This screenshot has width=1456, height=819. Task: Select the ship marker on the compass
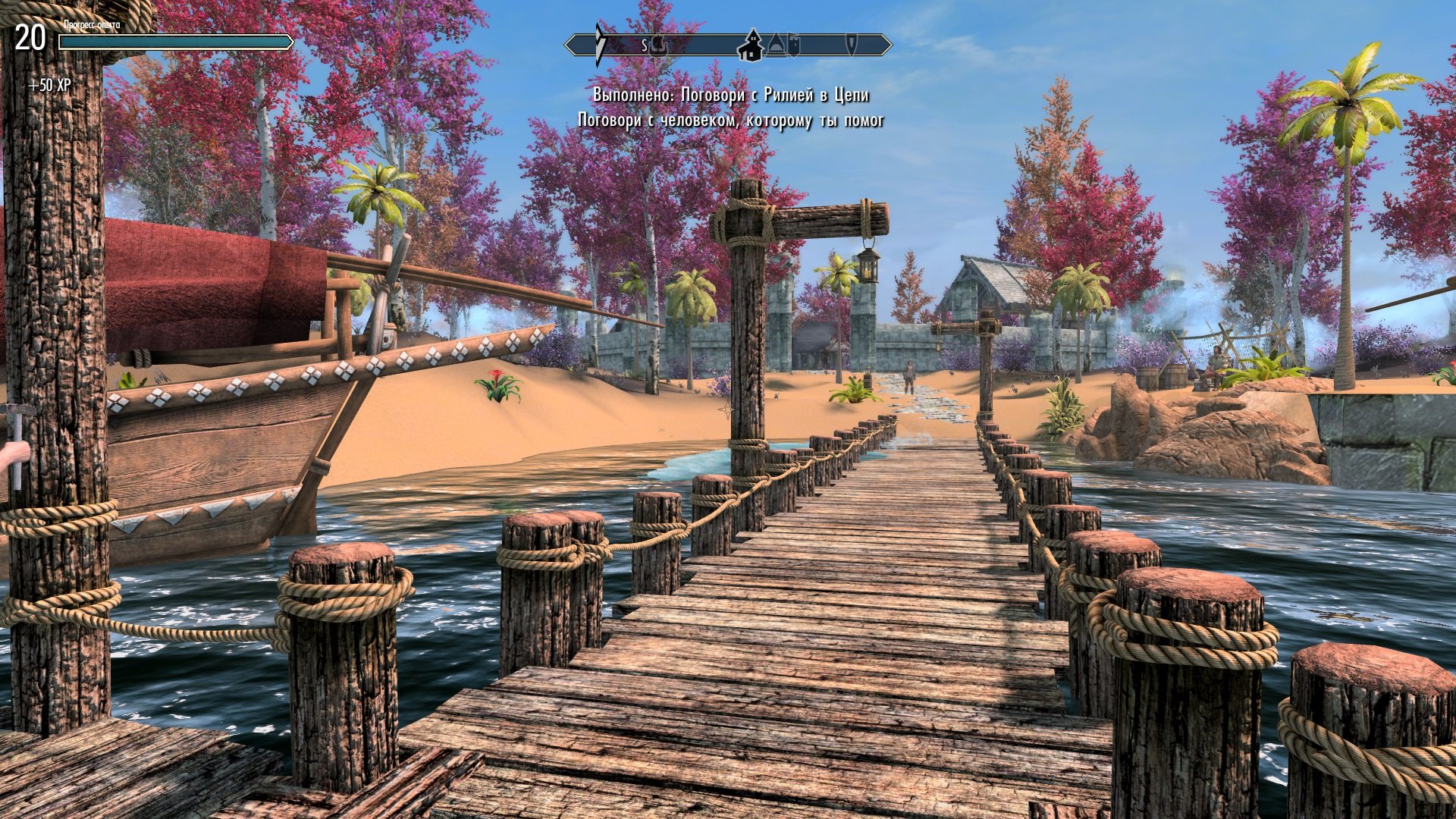tap(659, 45)
